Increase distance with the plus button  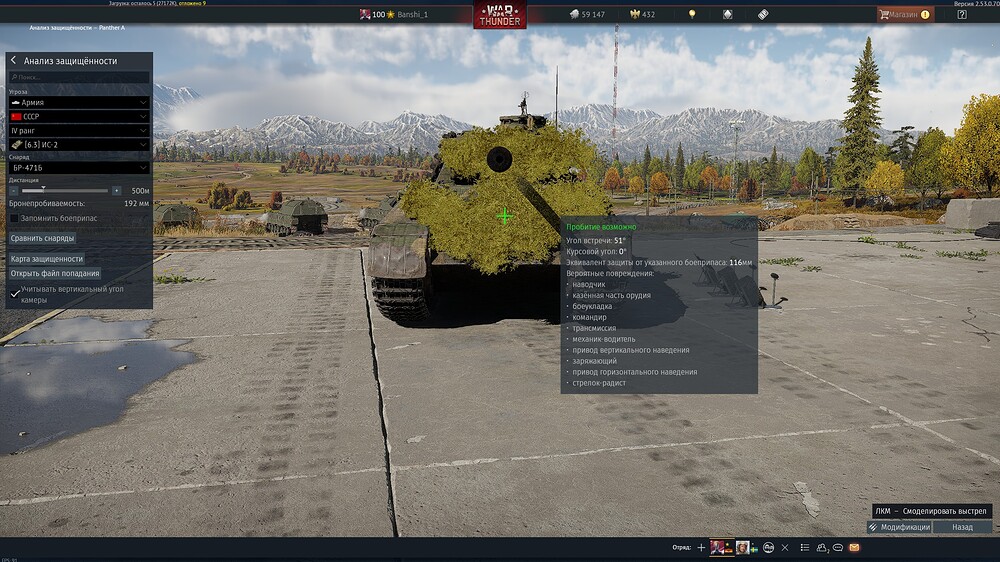[117, 190]
